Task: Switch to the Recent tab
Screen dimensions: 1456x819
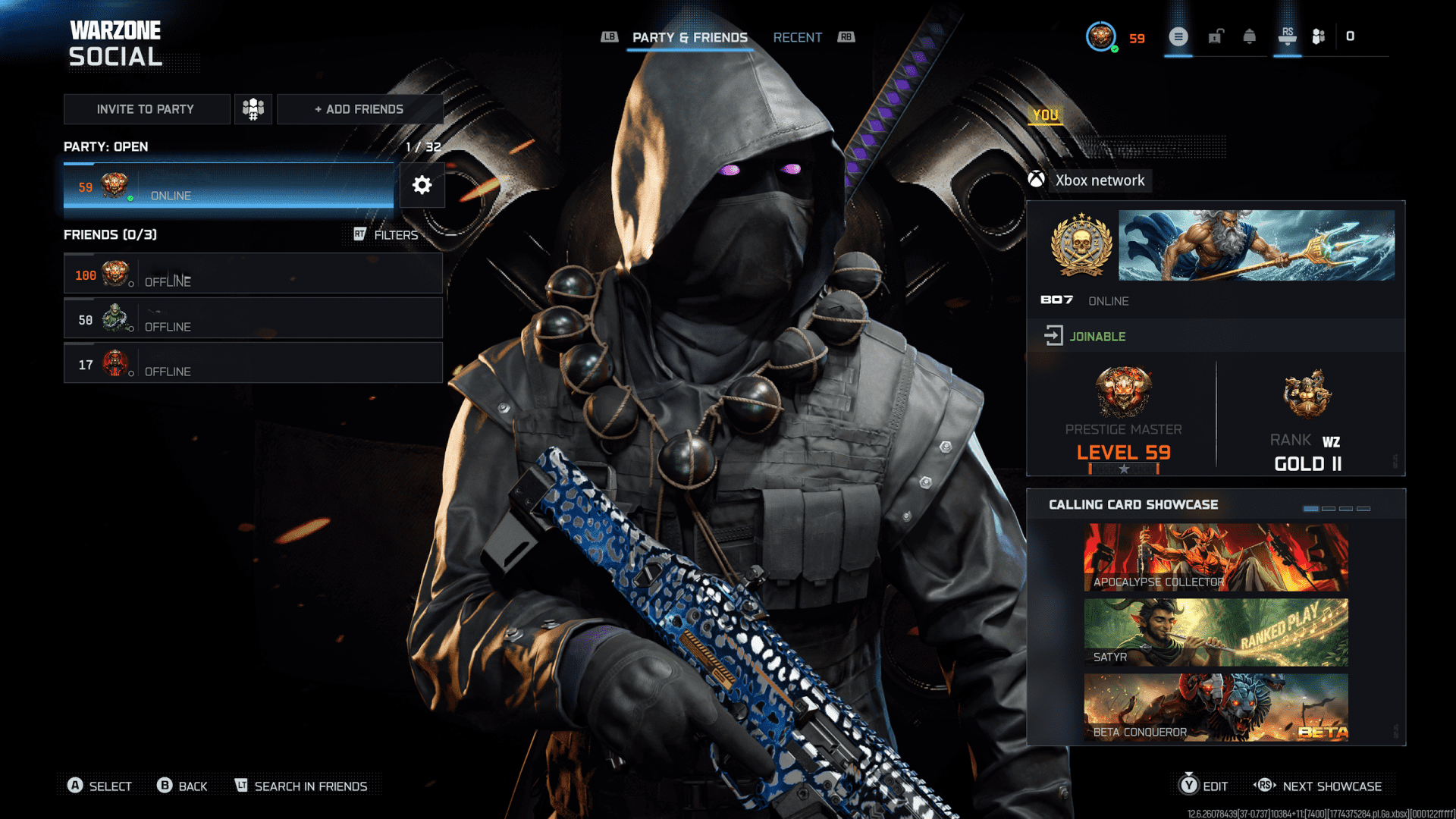Action: coord(797,37)
